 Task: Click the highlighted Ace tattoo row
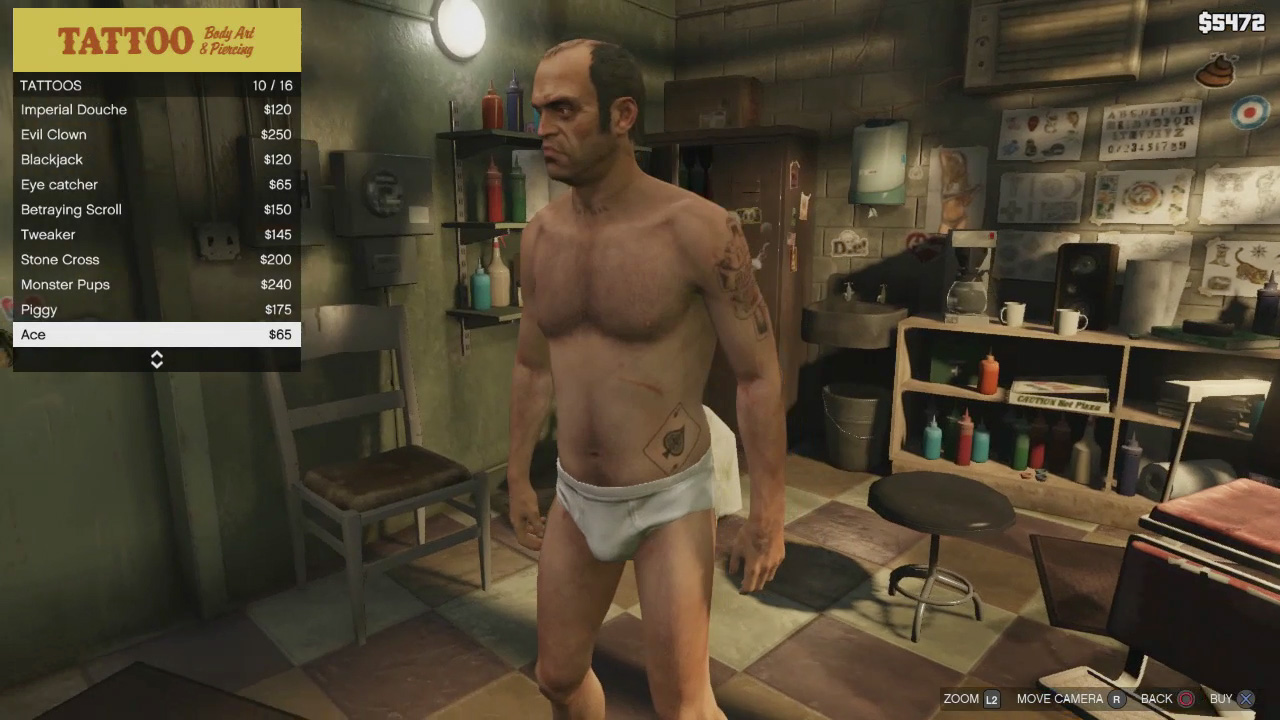tap(156, 335)
